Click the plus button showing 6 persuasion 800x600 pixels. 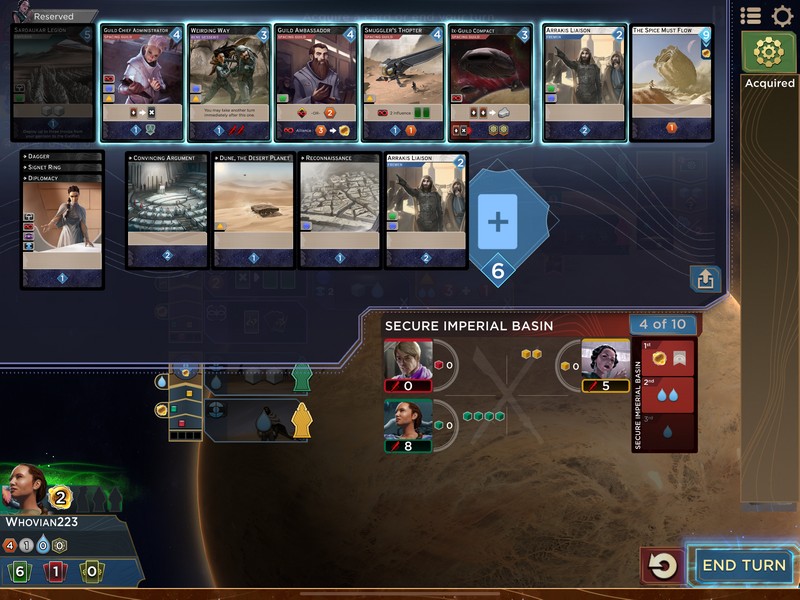498,222
